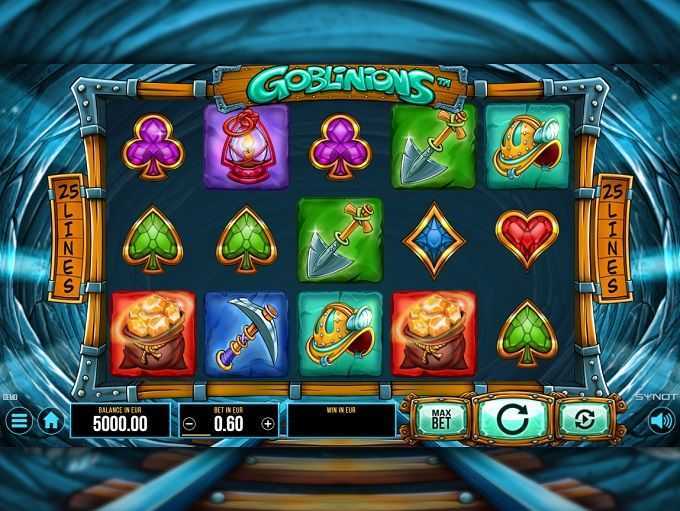Screen dimensions: 680x511
Task: Toggle the sound speaker icon
Action: [660, 421]
